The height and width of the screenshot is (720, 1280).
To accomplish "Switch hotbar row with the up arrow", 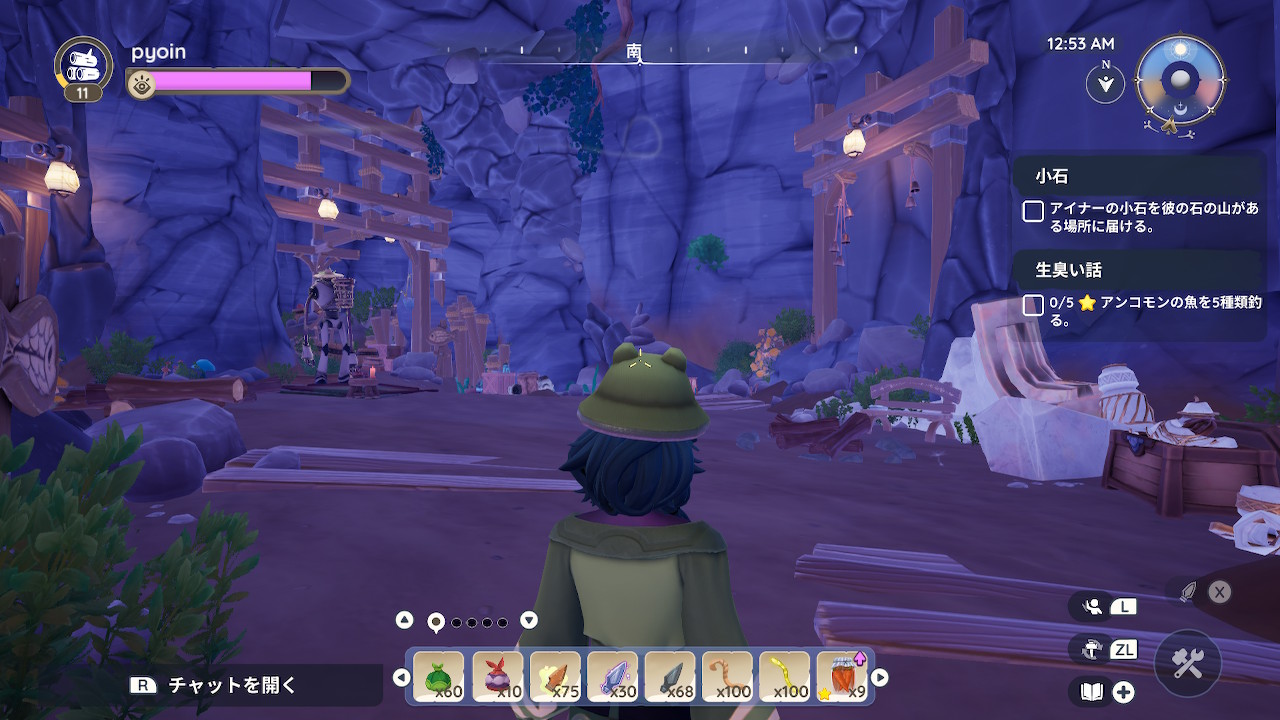I will coord(404,620).
